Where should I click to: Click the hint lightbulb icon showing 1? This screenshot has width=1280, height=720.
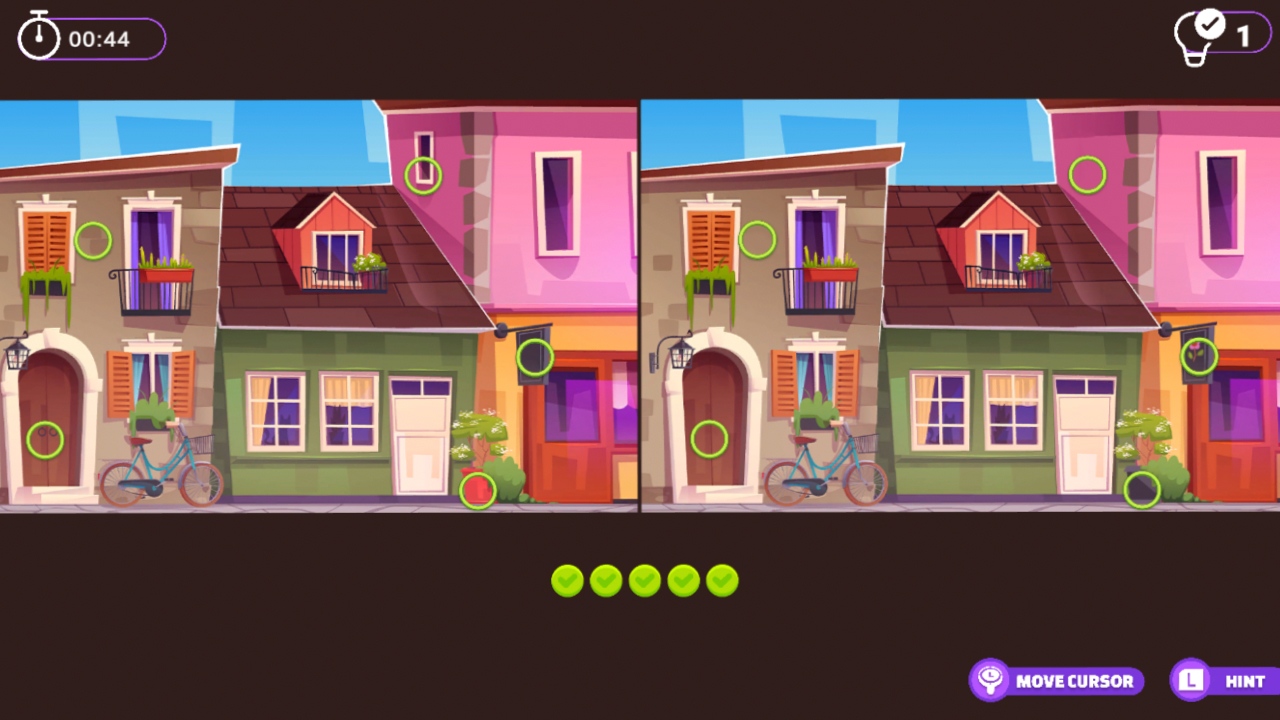pos(1195,38)
